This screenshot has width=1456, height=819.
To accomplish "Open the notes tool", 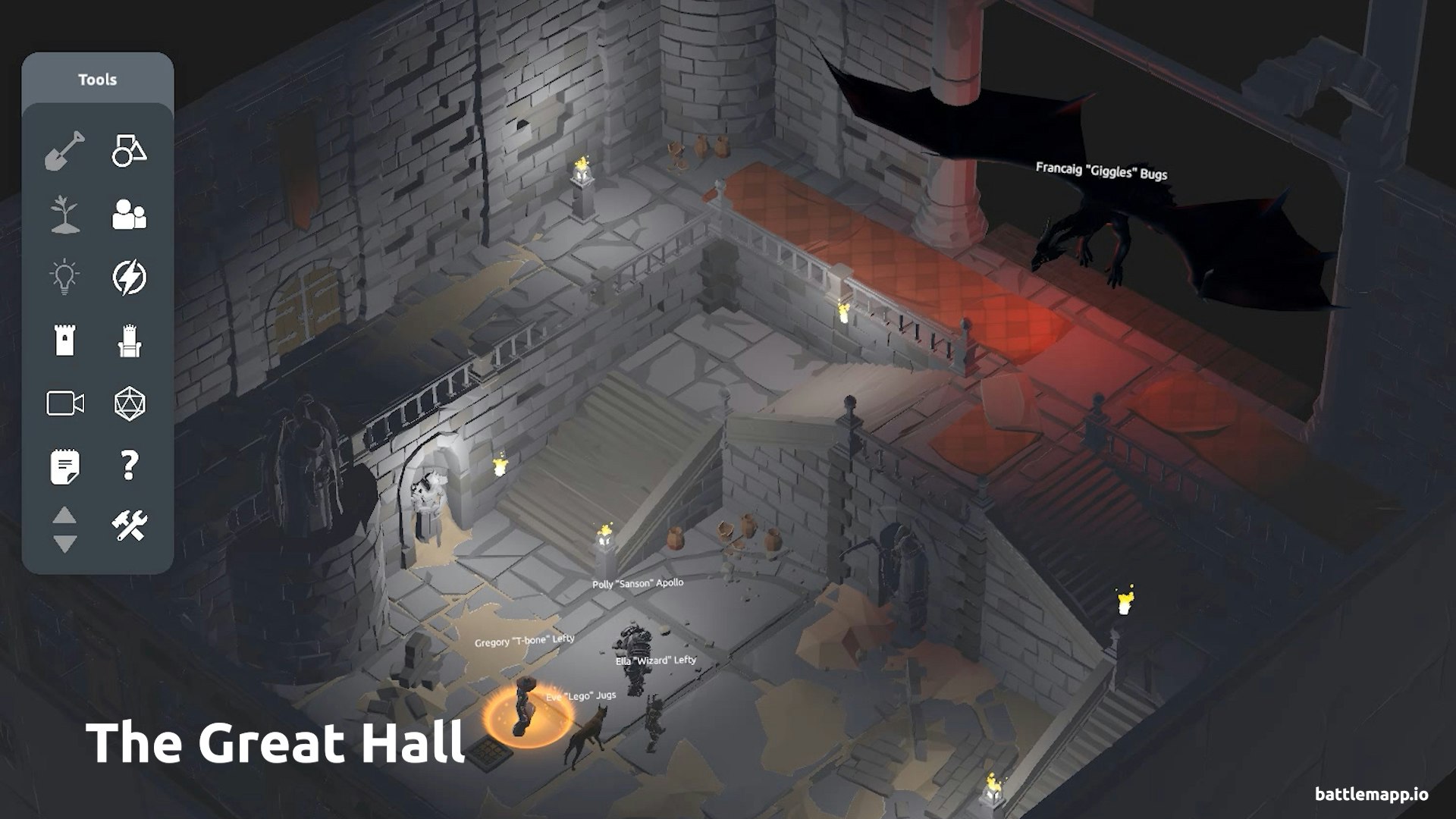I will 67,467.
